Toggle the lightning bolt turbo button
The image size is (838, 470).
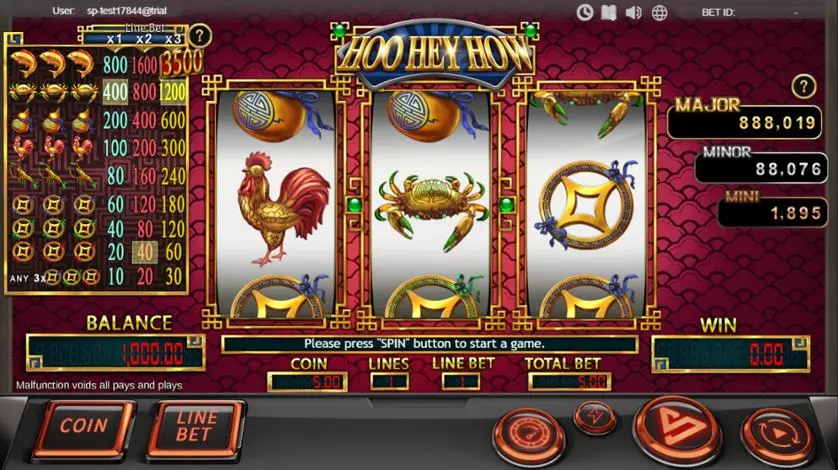(595, 416)
